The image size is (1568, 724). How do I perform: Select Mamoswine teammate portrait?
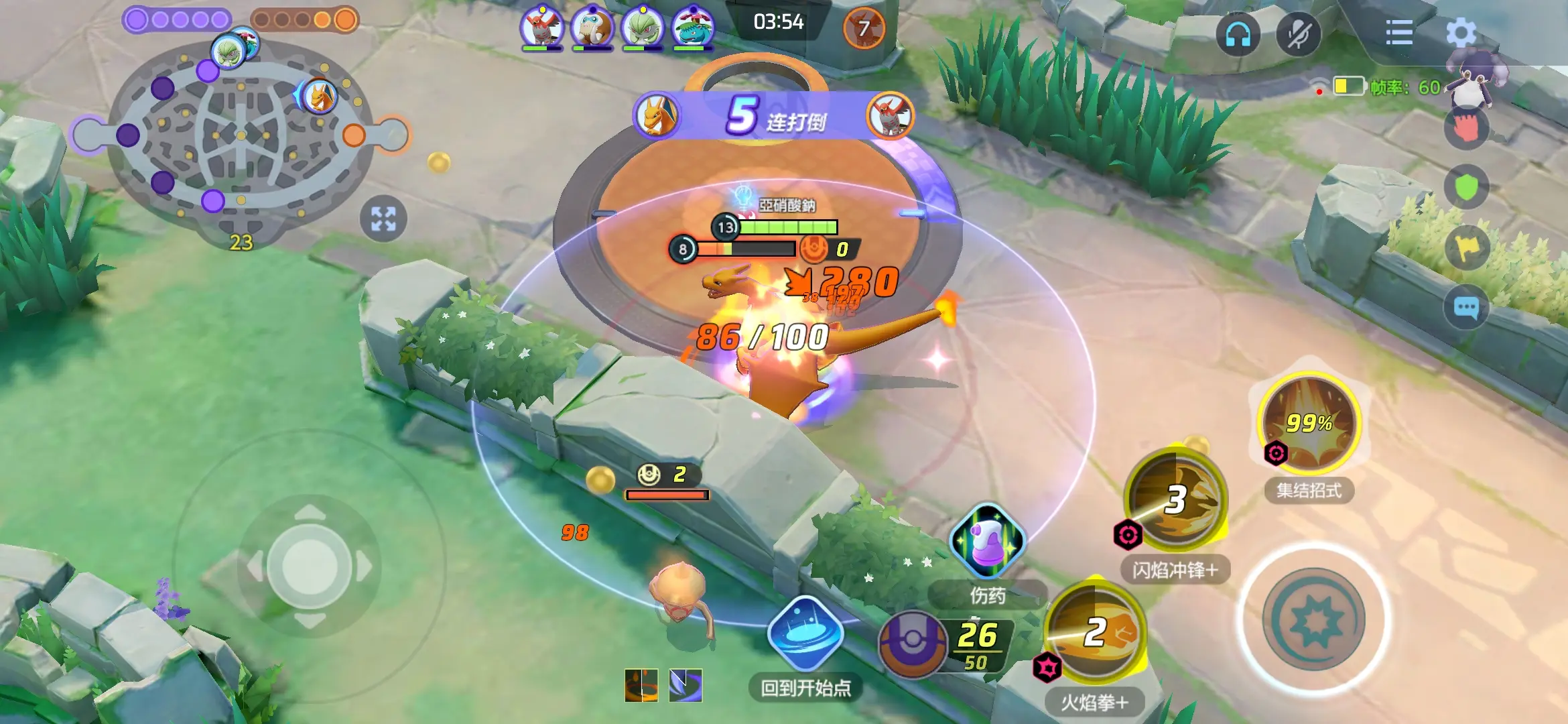[x=592, y=28]
